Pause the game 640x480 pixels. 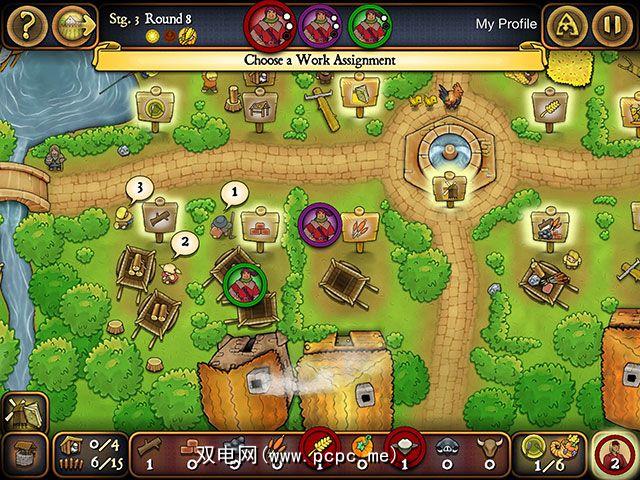point(611,26)
